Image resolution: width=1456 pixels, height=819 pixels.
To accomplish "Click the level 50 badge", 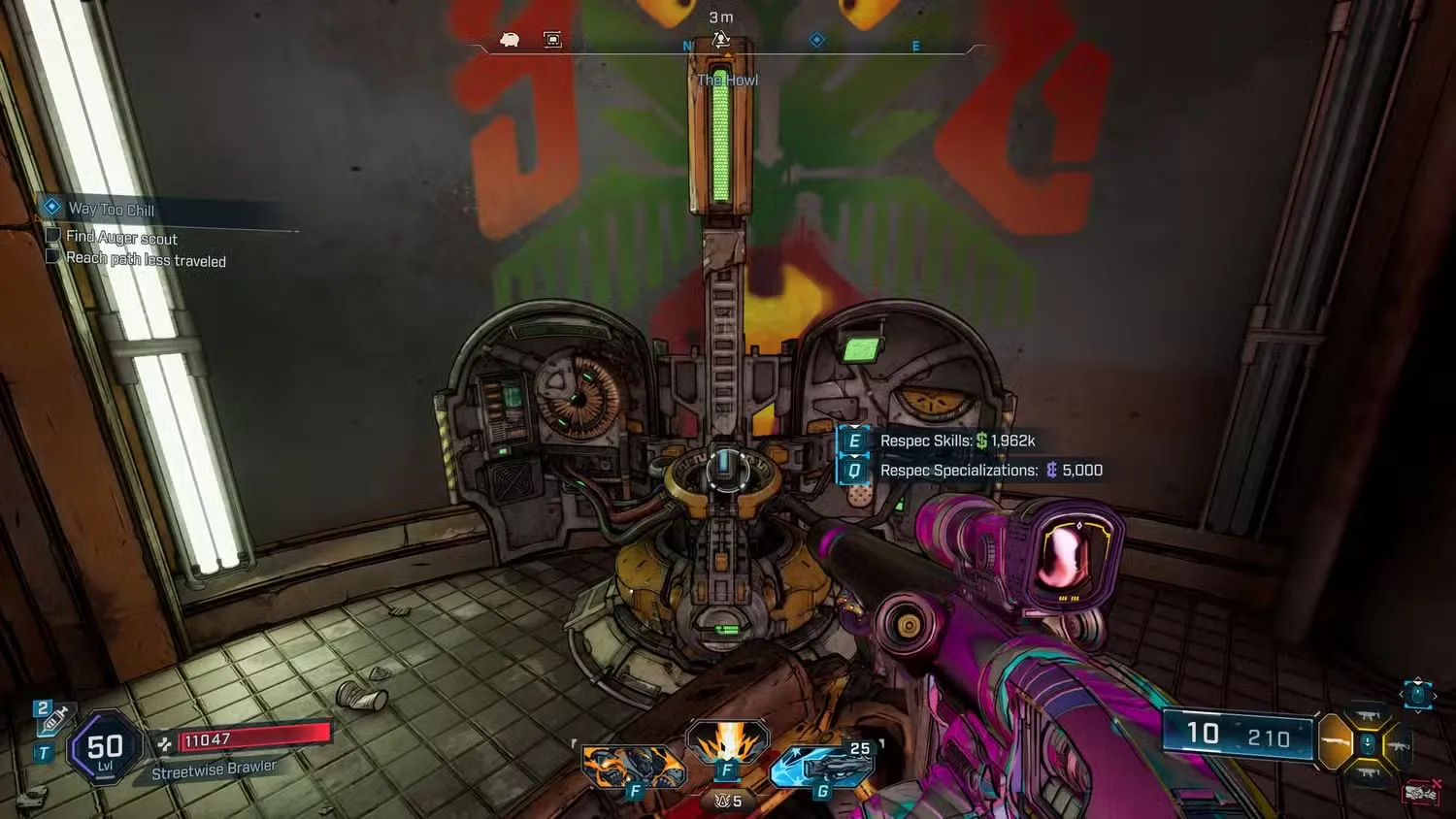I will pyautogui.click(x=105, y=748).
